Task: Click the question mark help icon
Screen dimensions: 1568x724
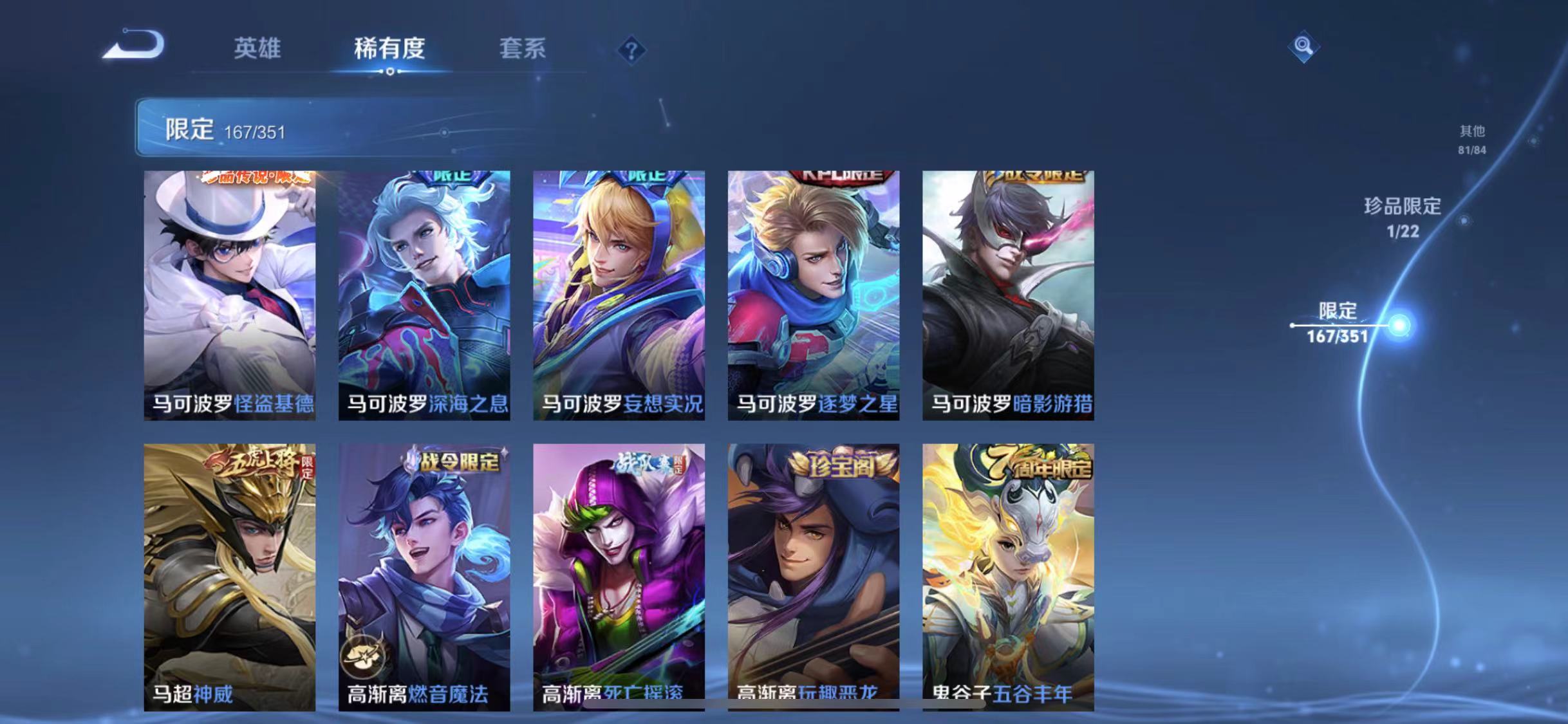Action: click(633, 50)
